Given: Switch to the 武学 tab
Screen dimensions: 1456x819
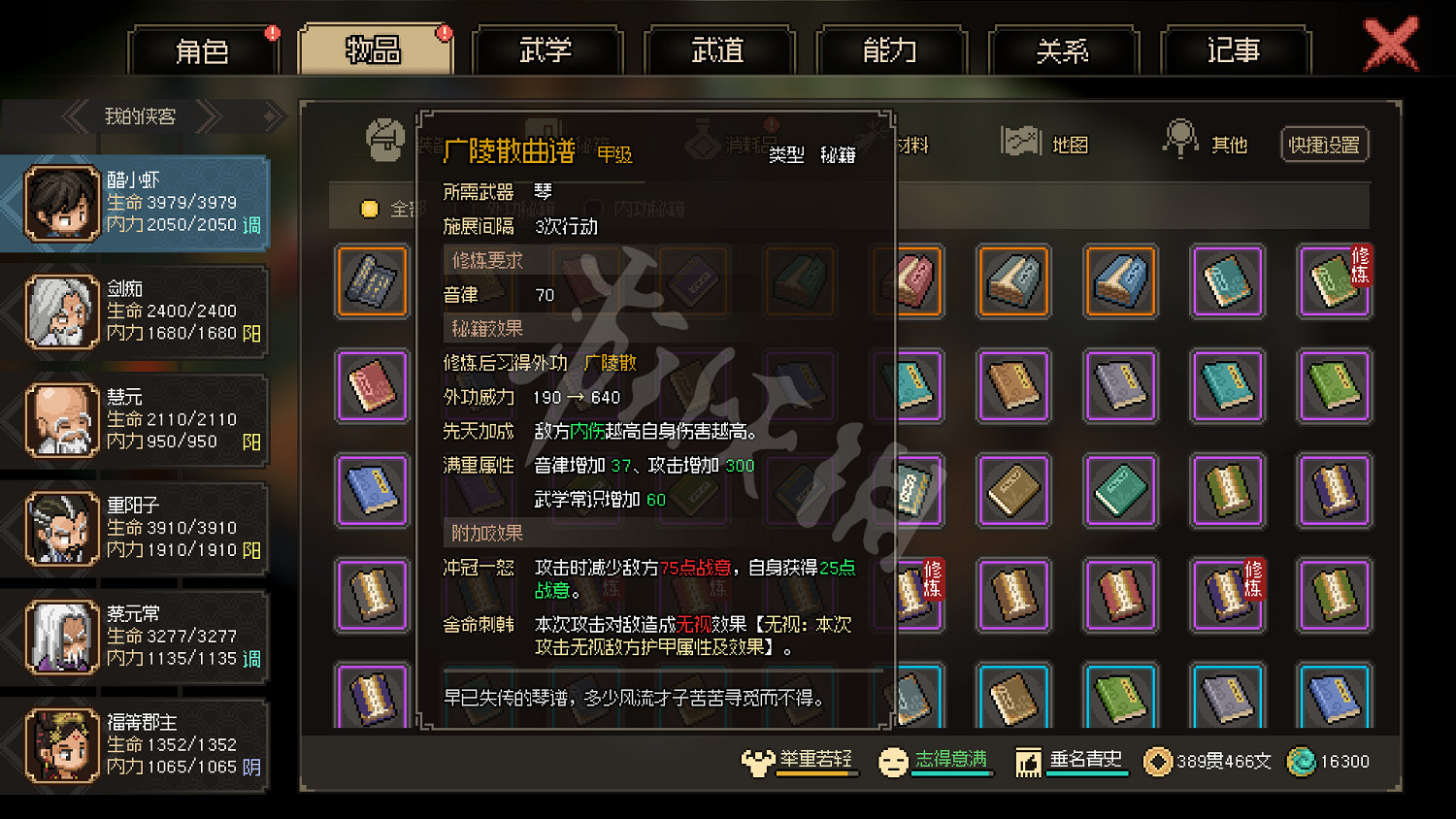Looking at the screenshot, I should (x=546, y=50).
